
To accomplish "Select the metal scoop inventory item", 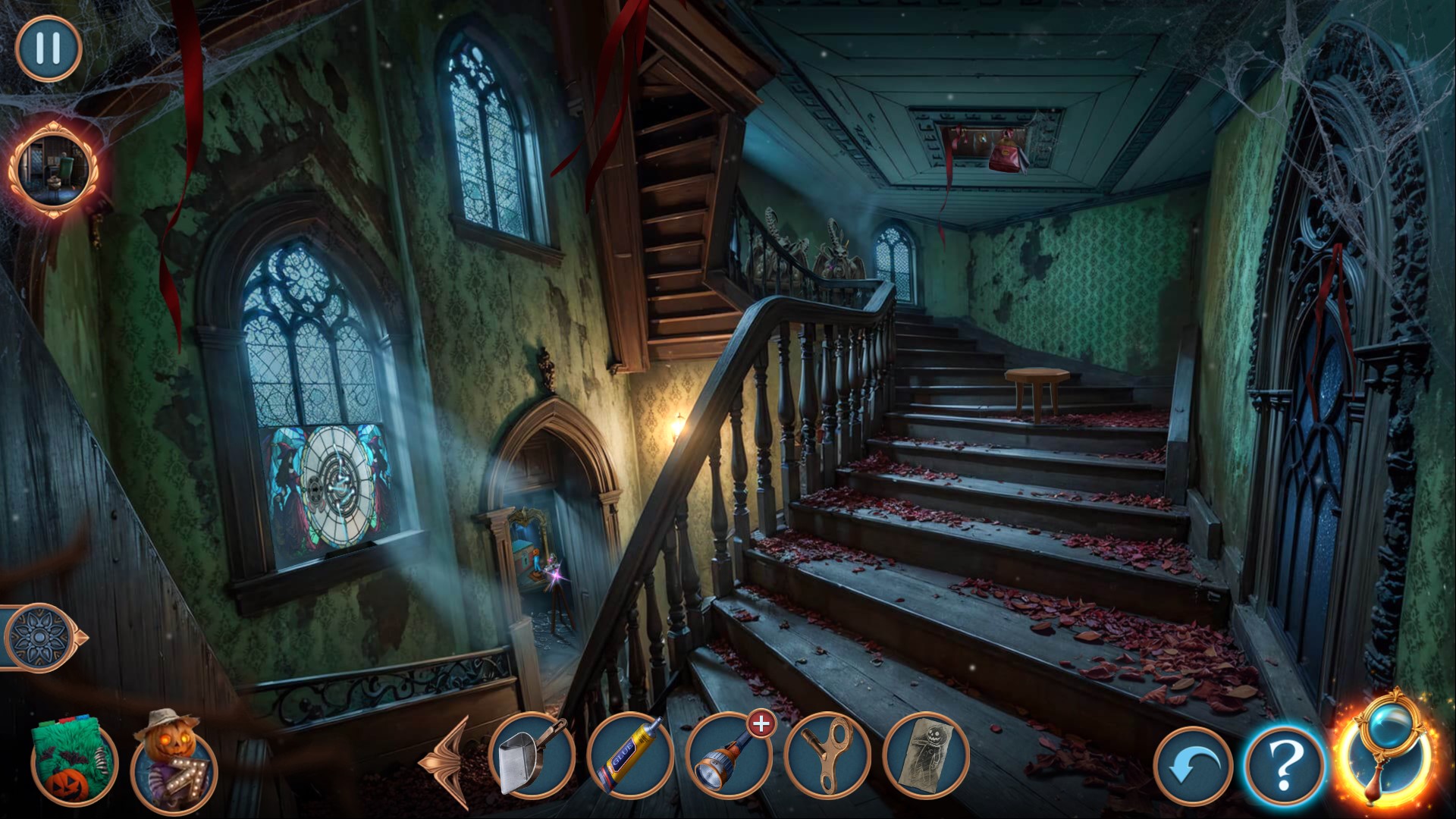I will [x=532, y=755].
